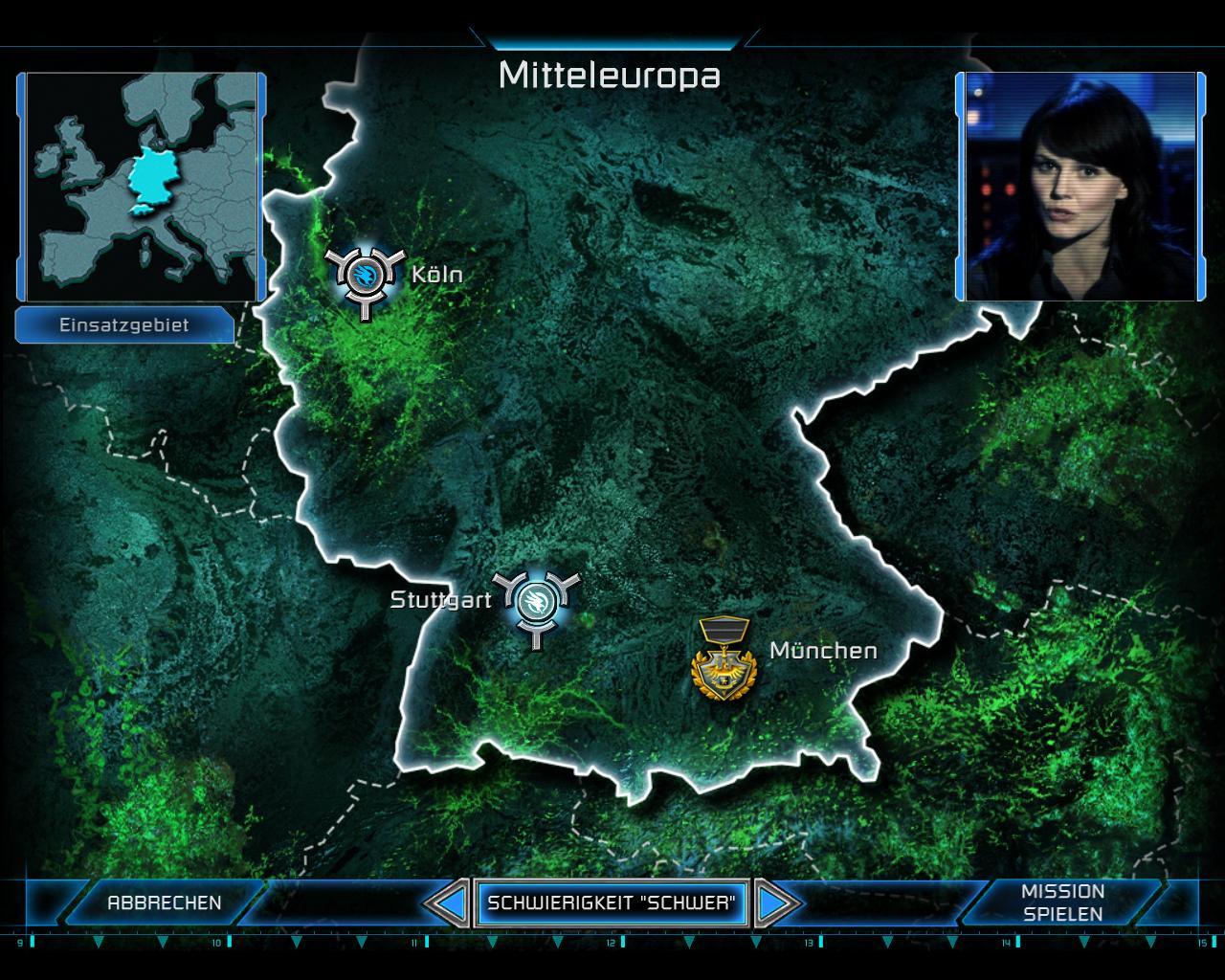Start the mission with Mission Spielen
The height and width of the screenshot is (980, 1225).
(1062, 902)
